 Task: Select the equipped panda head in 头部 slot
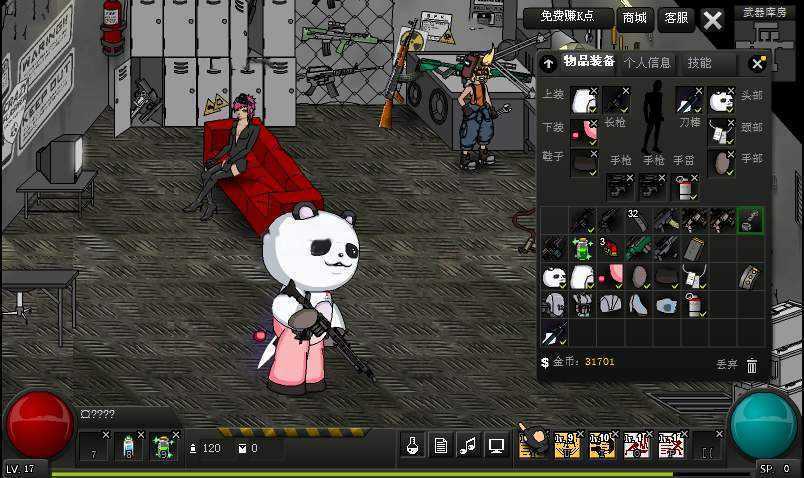pyautogui.click(x=721, y=100)
